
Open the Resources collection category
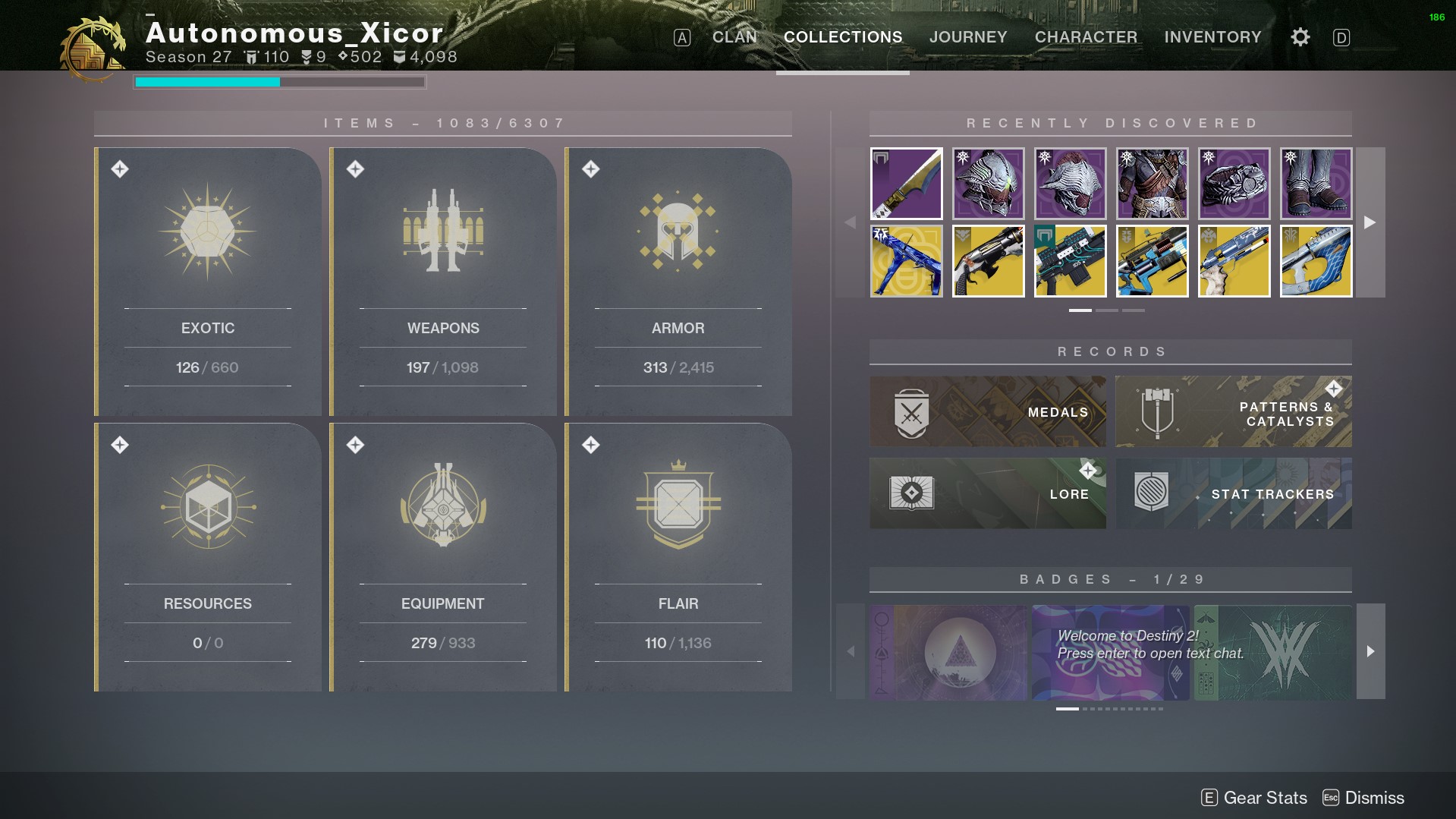208,557
